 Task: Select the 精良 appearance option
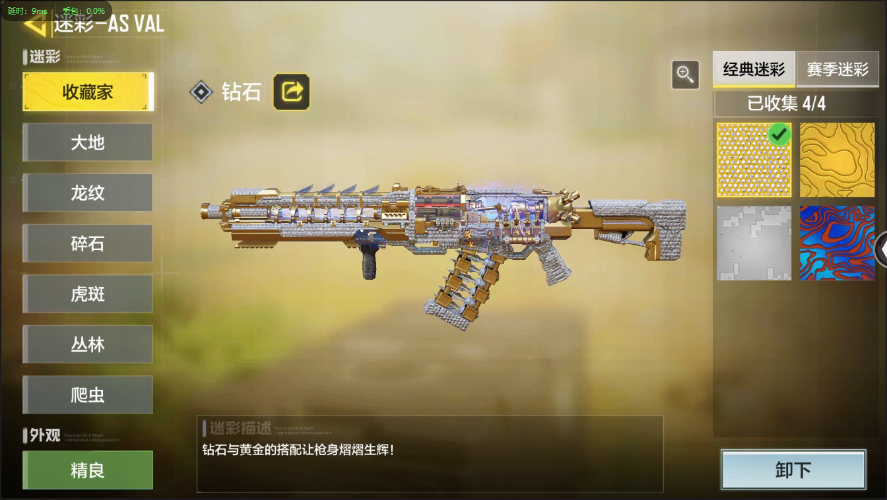88,470
